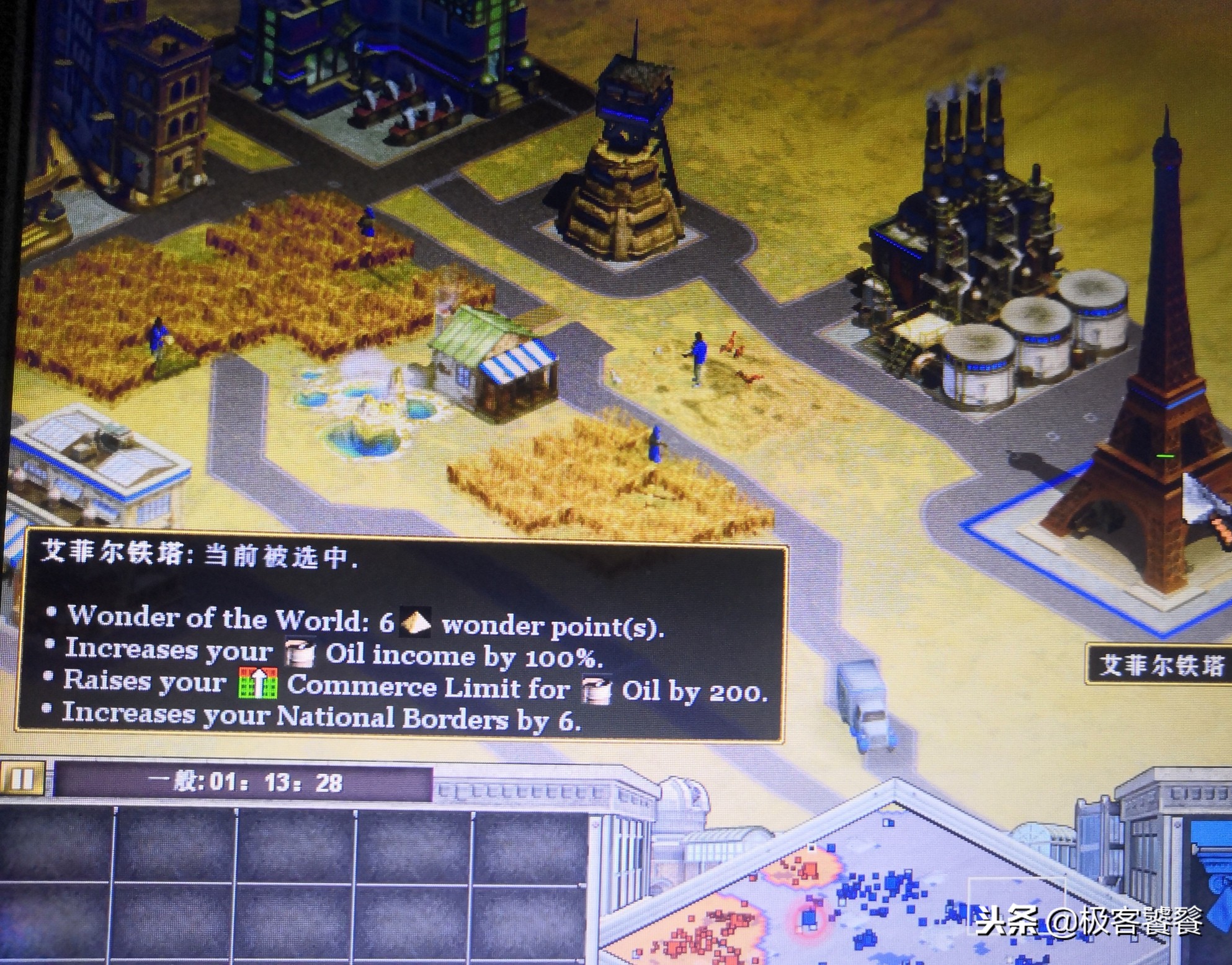Image resolution: width=1232 pixels, height=965 pixels.
Task: Click the pause button beside the game timer
Action: tap(22, 779)
